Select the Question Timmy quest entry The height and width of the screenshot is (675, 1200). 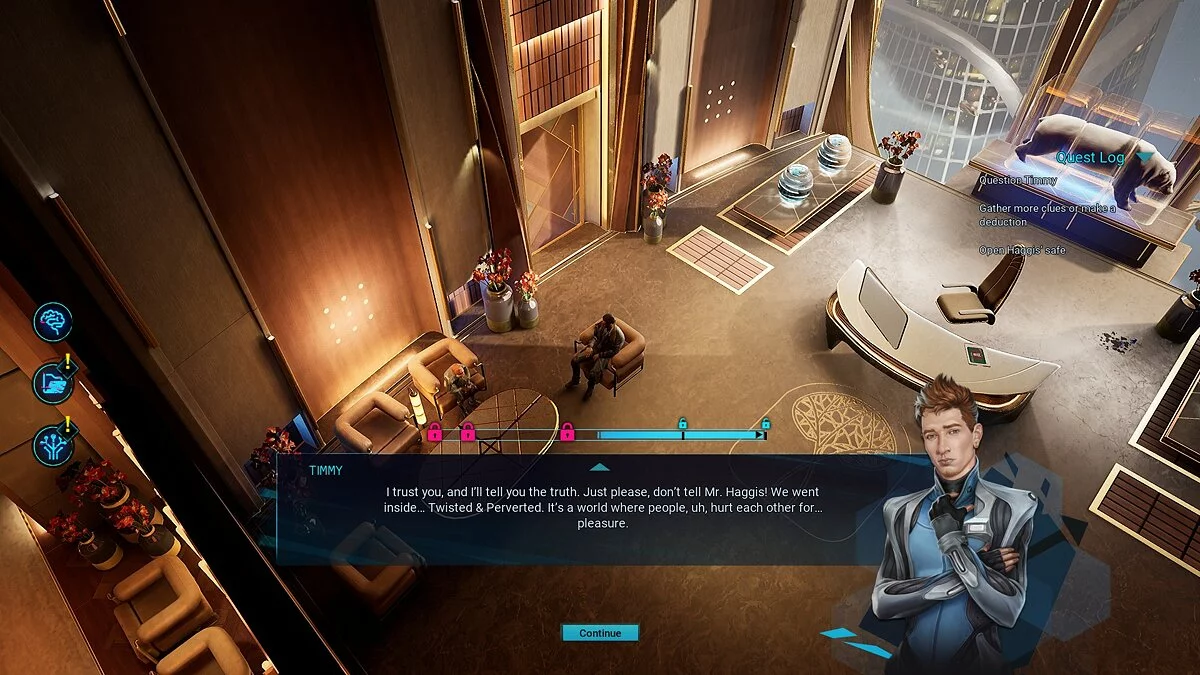pos(1017,181)
